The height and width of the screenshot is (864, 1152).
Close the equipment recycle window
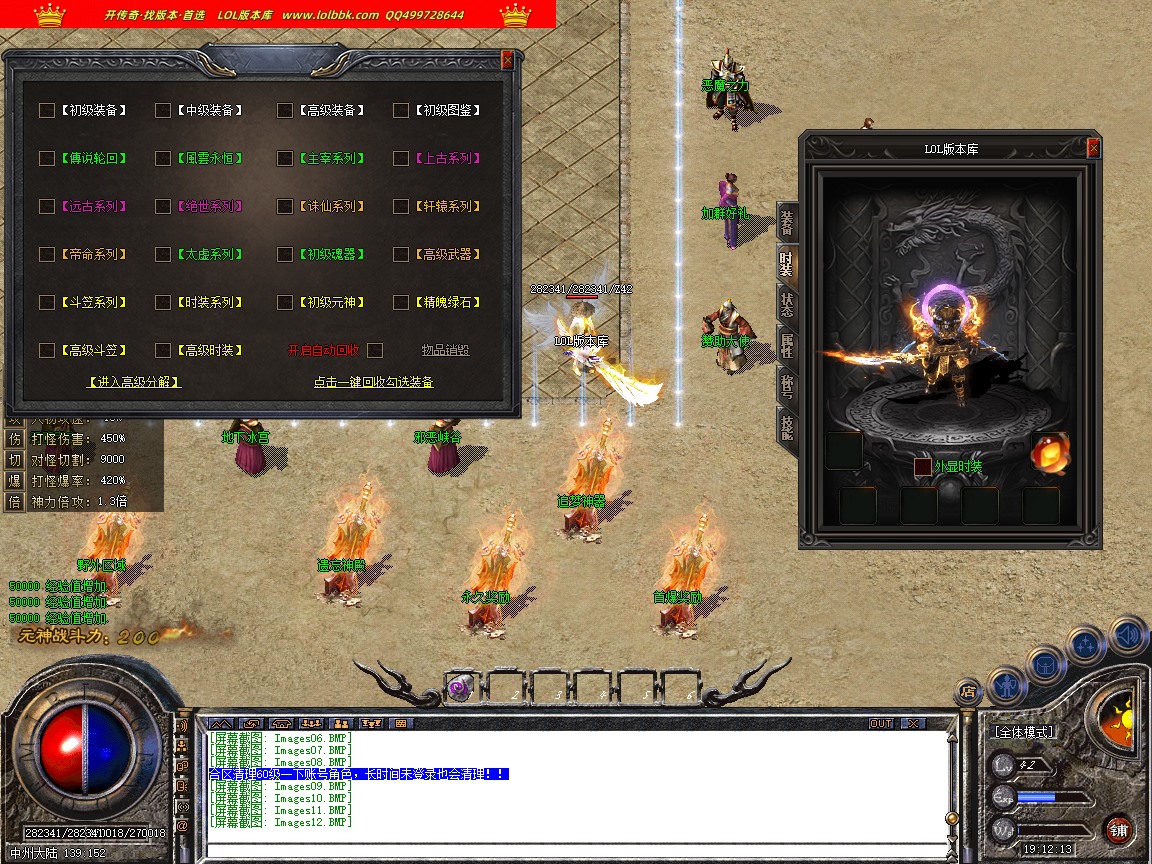(507, 59)
